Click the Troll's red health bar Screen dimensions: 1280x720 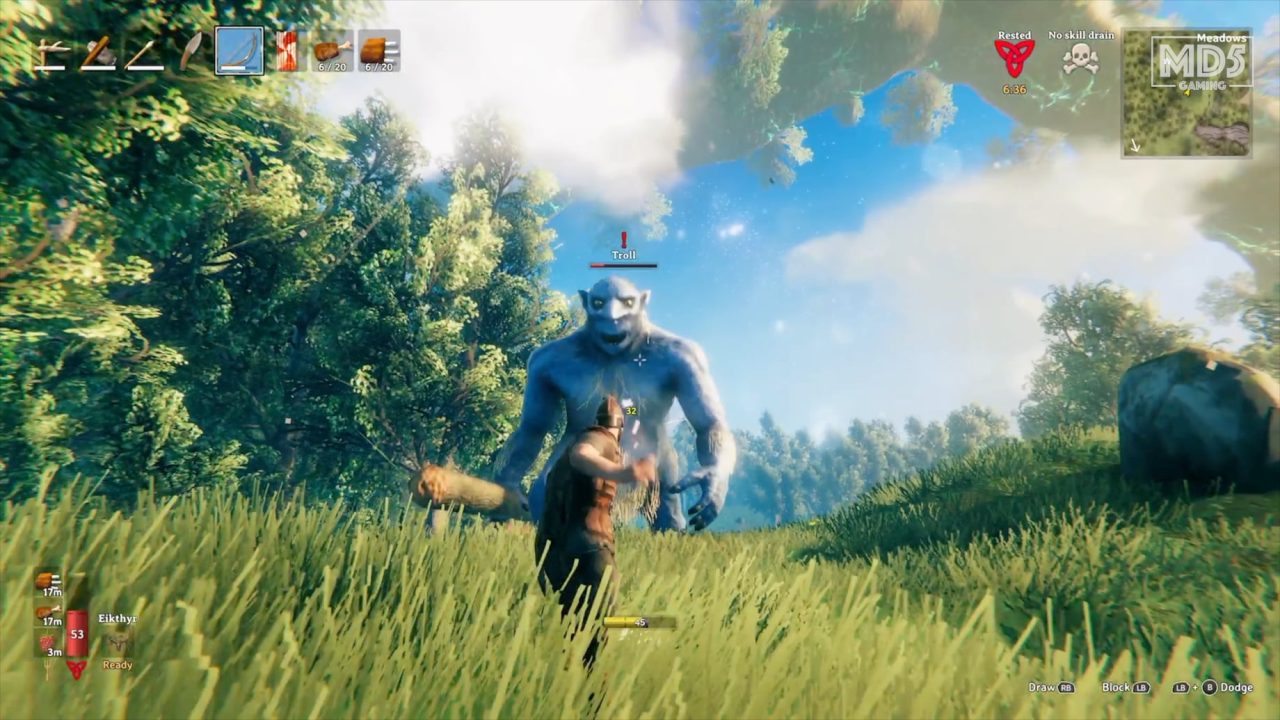tap(624, 265)
